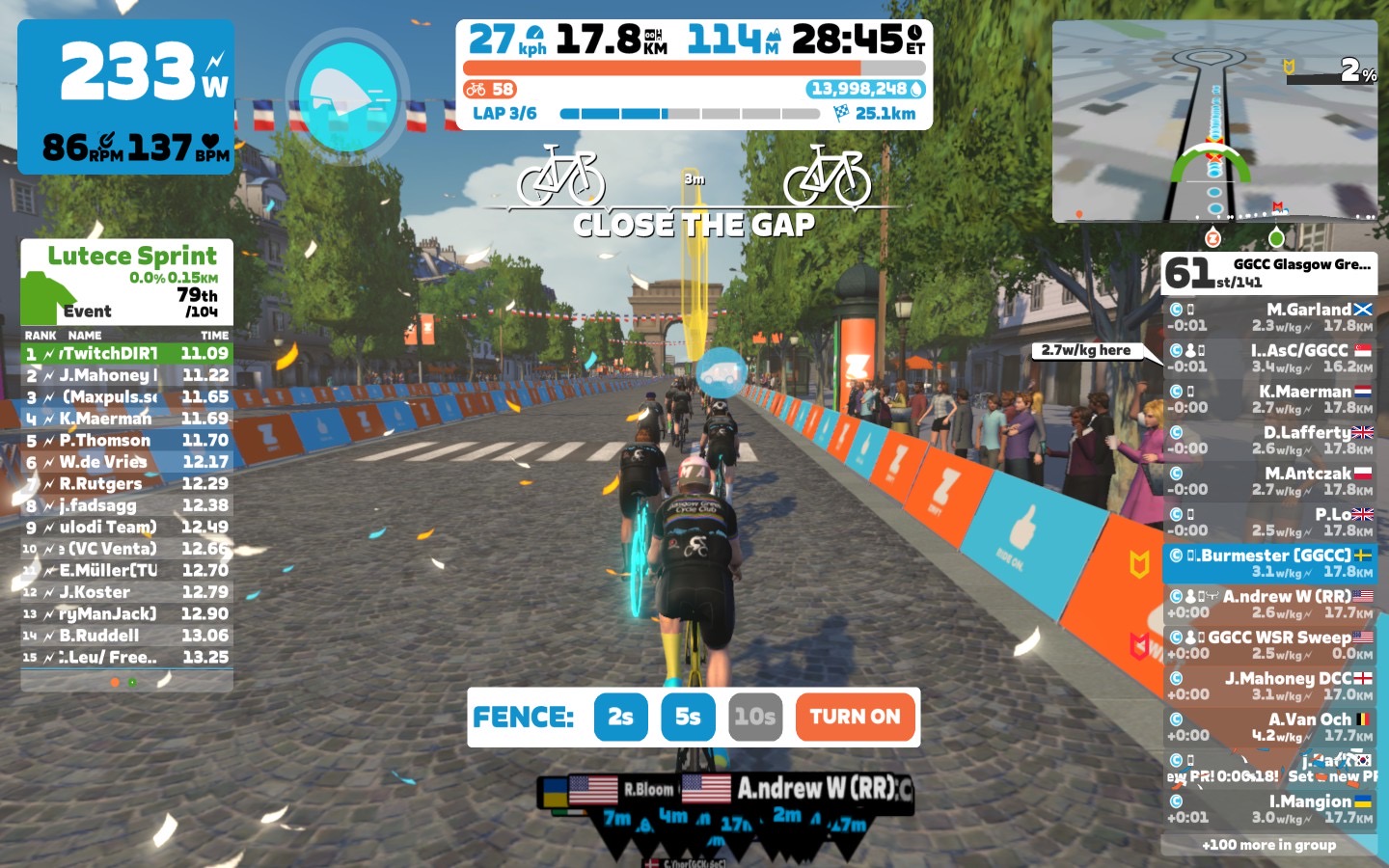Select GGCC WSR Sweep rider row
The width and height of the screenshot is (1389, 868).
tap(1269, 645)
